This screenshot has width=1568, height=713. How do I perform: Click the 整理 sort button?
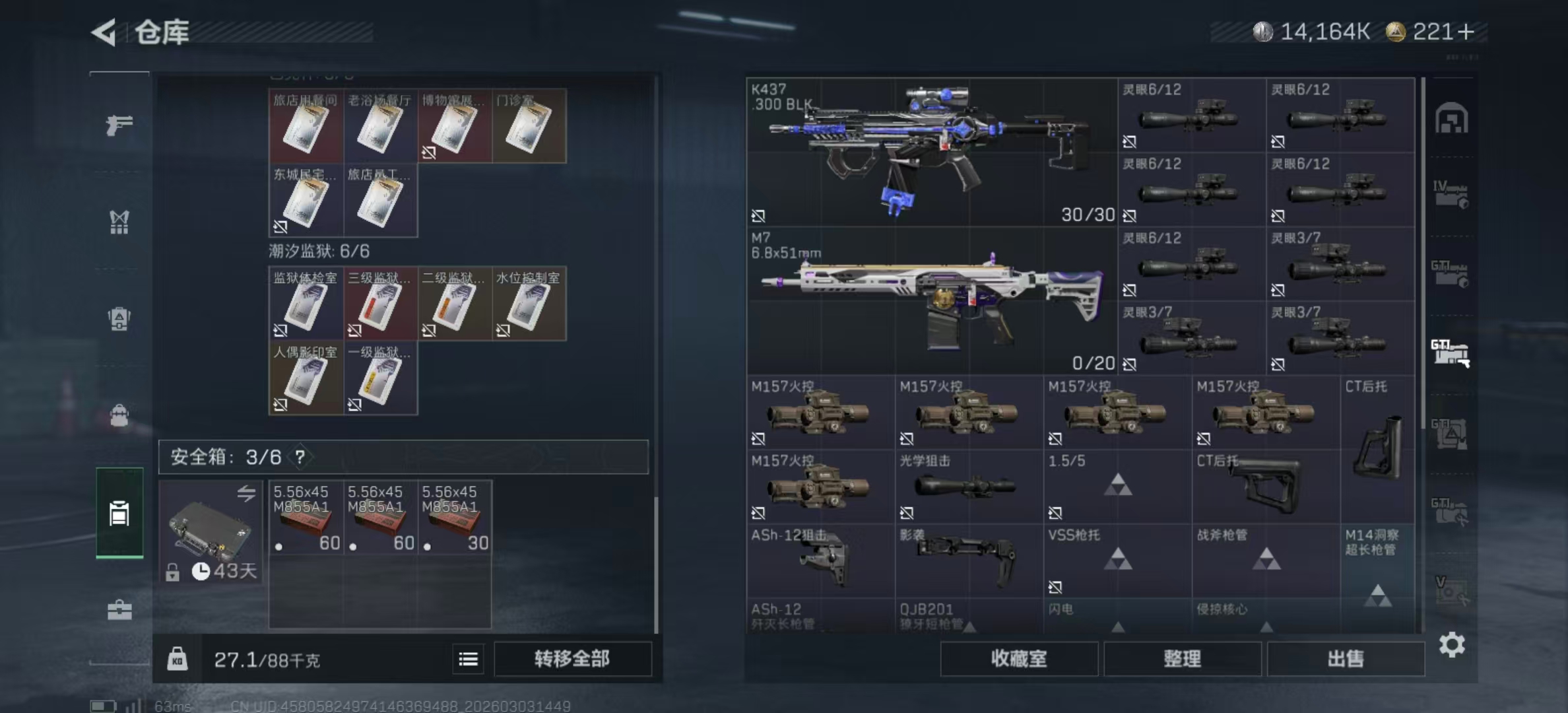1183,659
